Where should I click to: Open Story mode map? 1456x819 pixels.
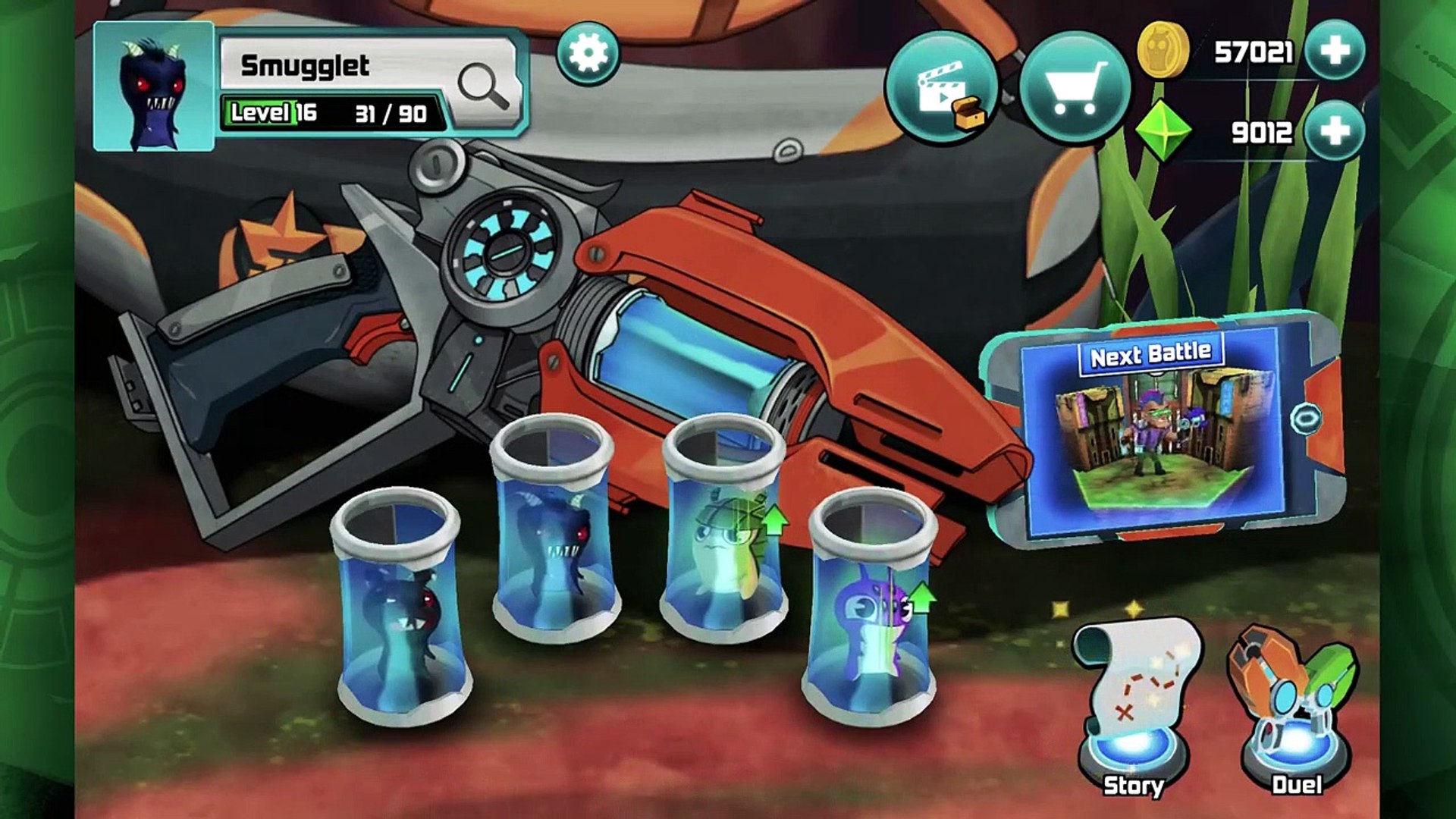coord(1134,705)
